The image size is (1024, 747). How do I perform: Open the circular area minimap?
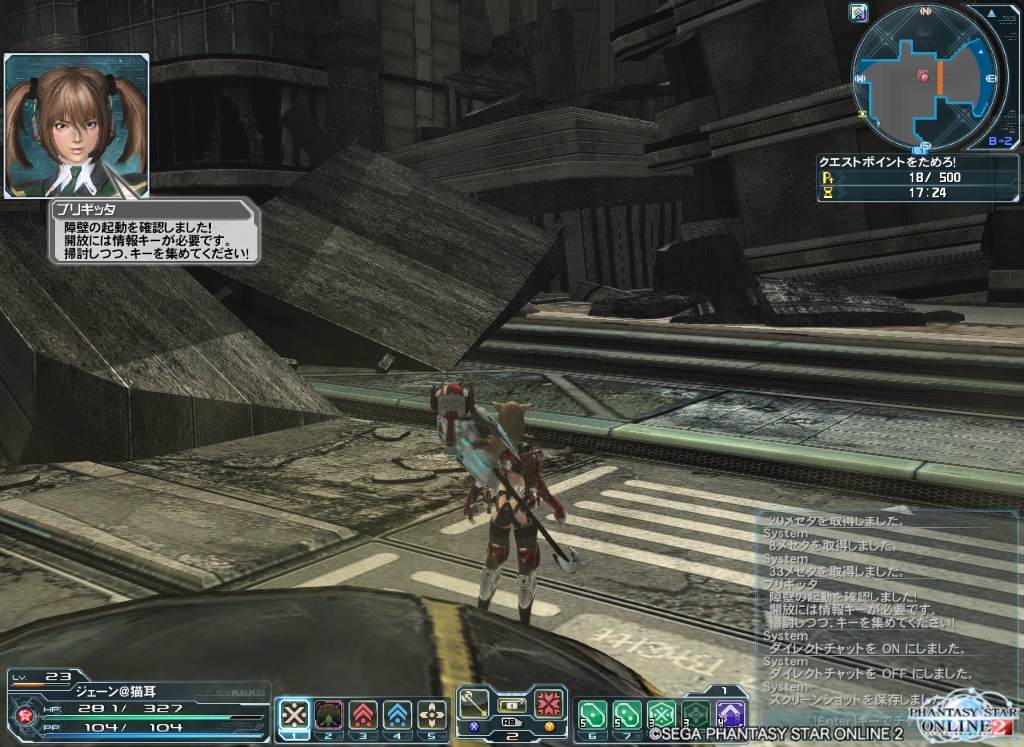(925, 77)
